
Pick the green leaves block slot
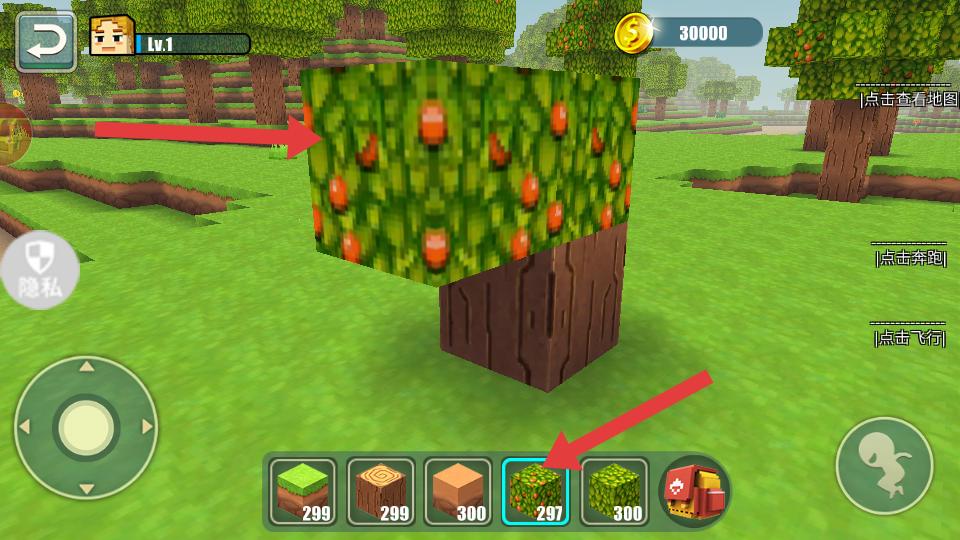[x=613, y=491]
